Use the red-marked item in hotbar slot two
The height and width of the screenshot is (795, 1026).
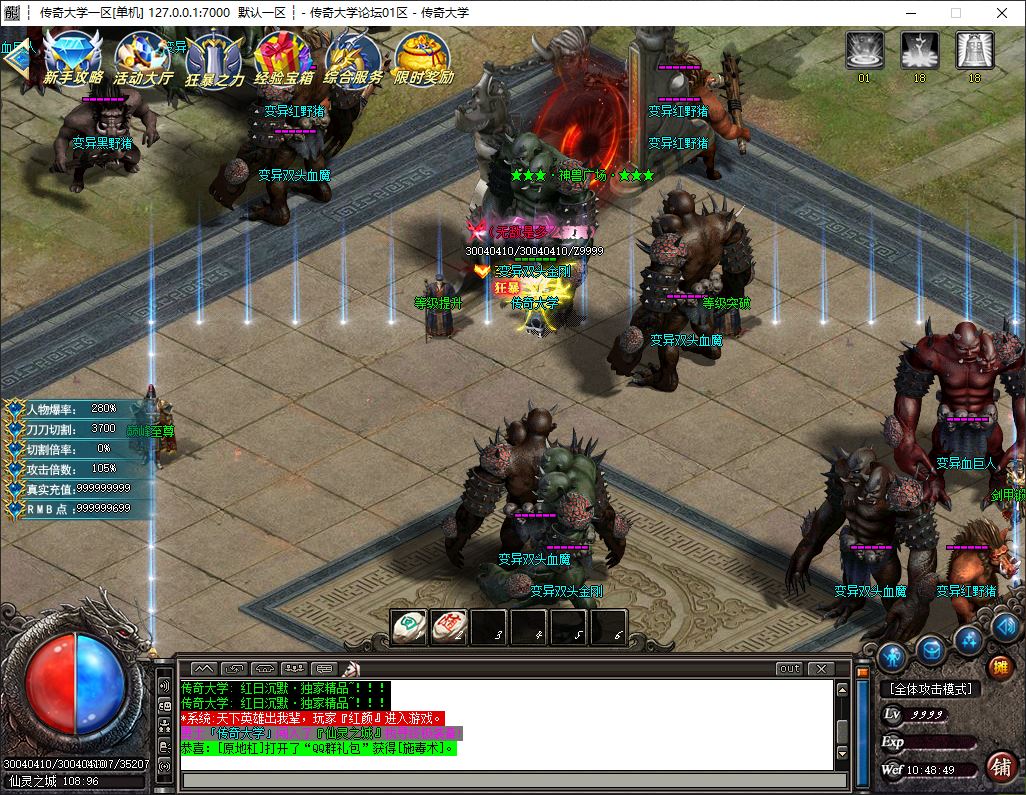coord(449,627)
